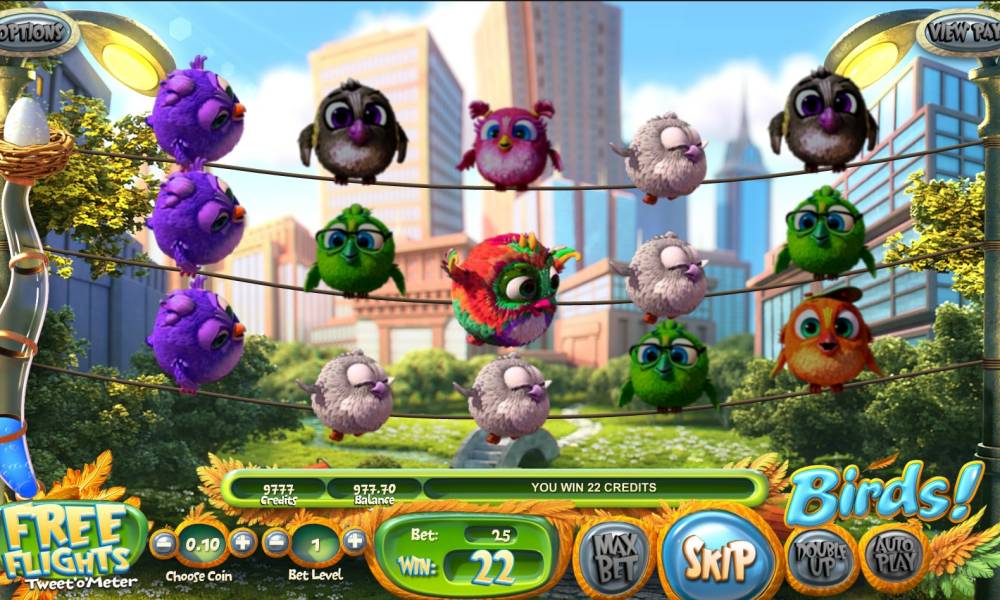This screenshot has height=600, width=1000.
Task: Hit the Skip button
Action: [719, 557]
